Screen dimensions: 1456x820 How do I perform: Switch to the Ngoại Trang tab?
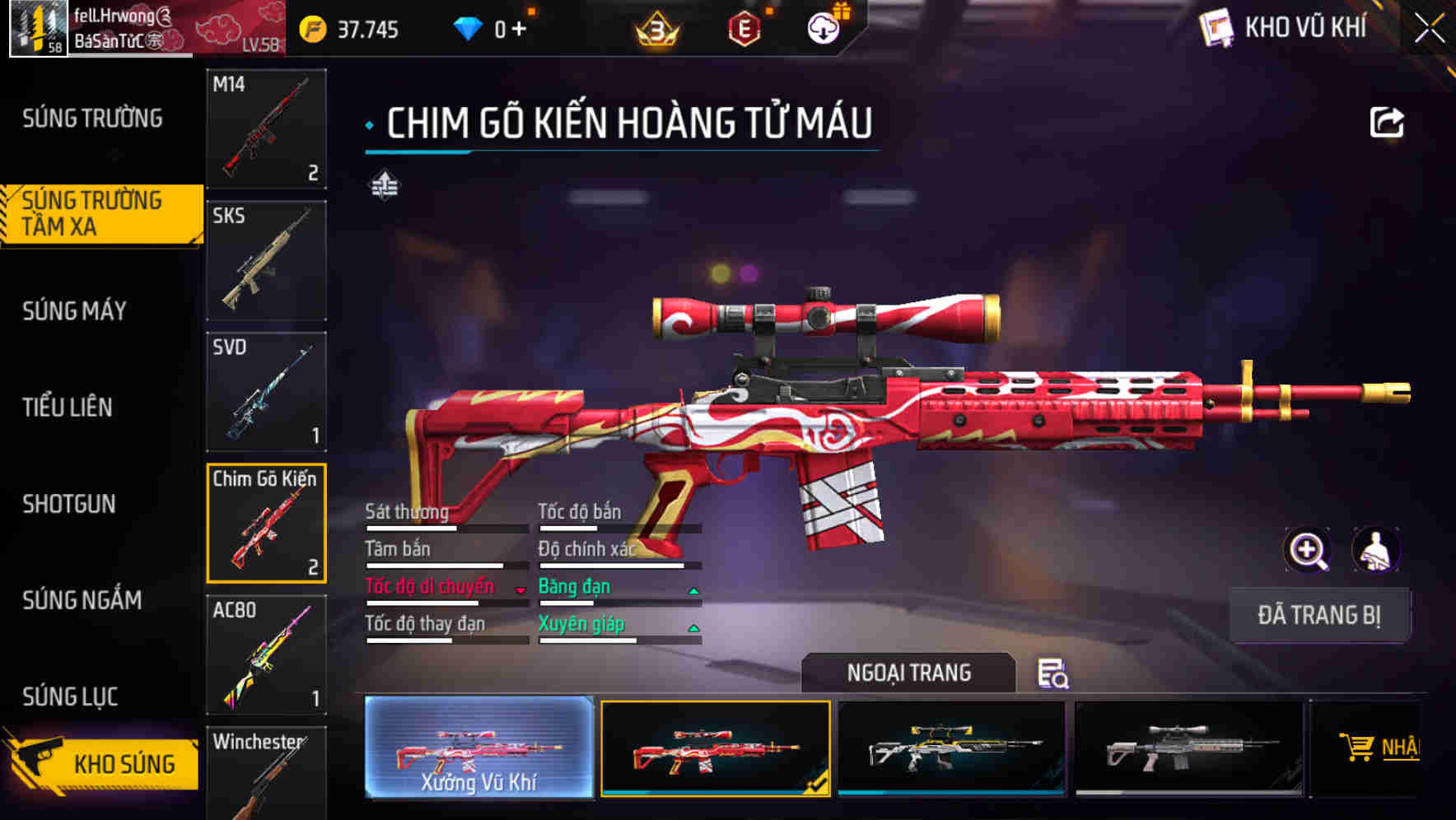click(908, 672)
